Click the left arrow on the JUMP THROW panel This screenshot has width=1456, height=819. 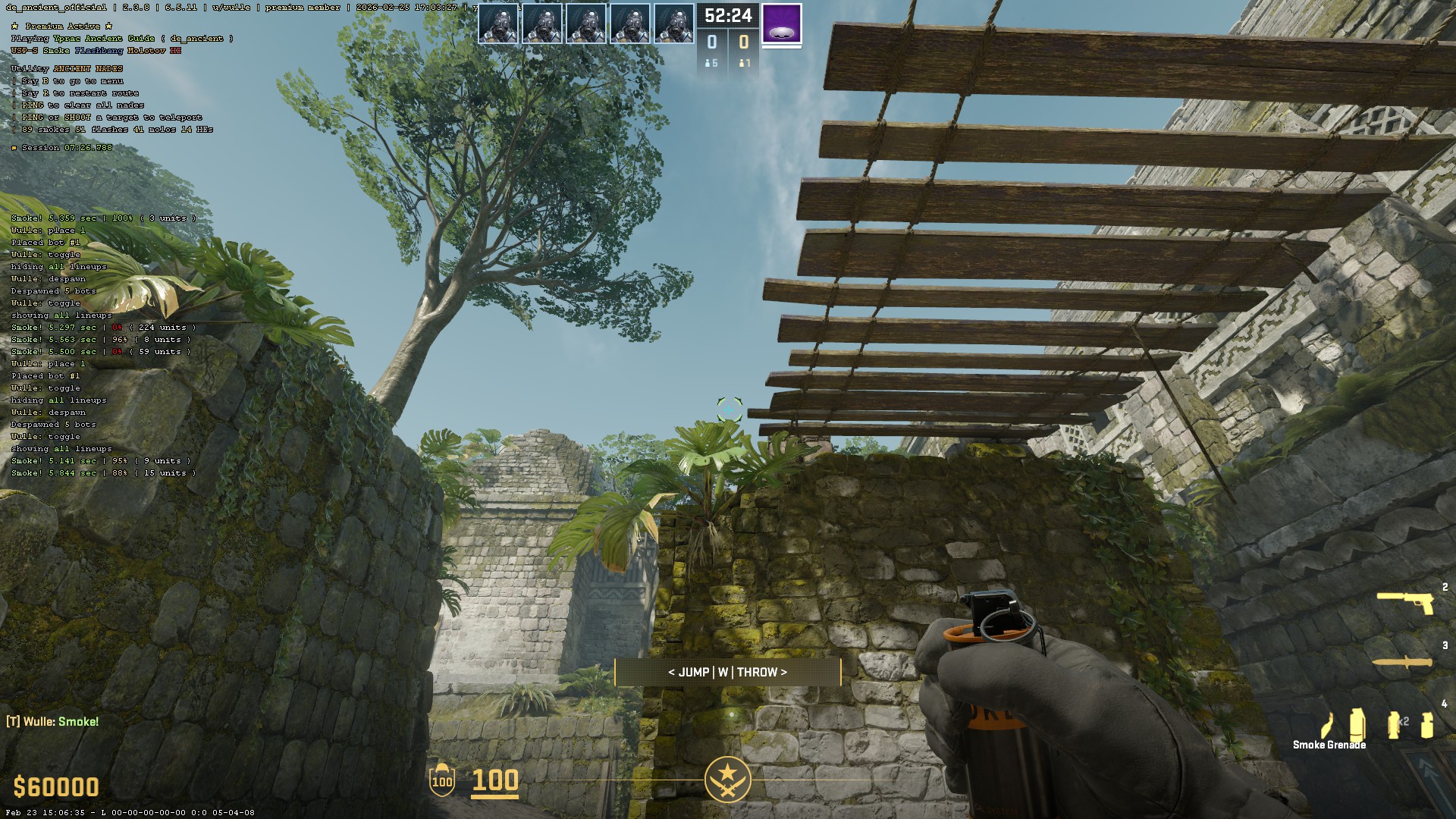[672, 672]
